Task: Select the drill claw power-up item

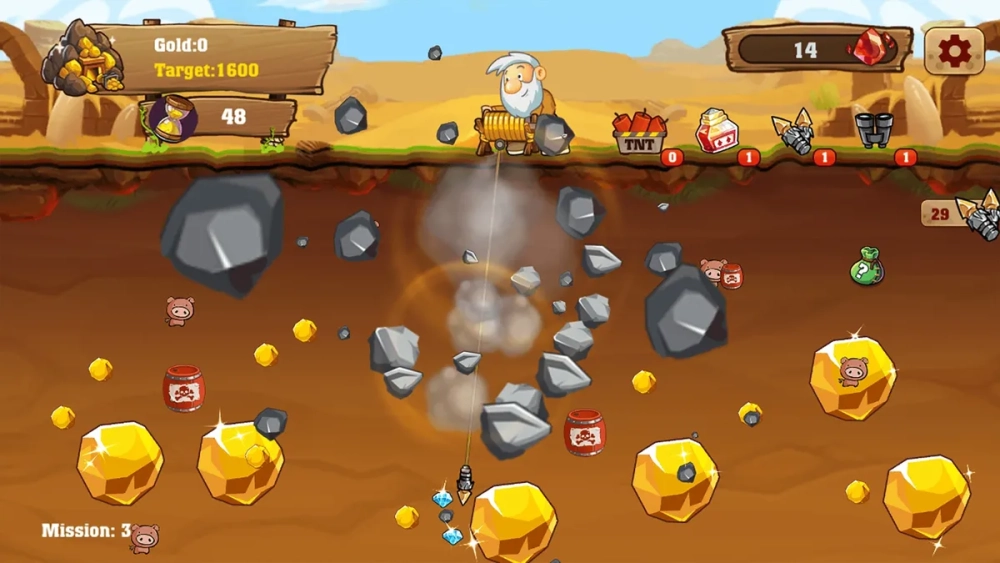Action: [x=794, y=132]
